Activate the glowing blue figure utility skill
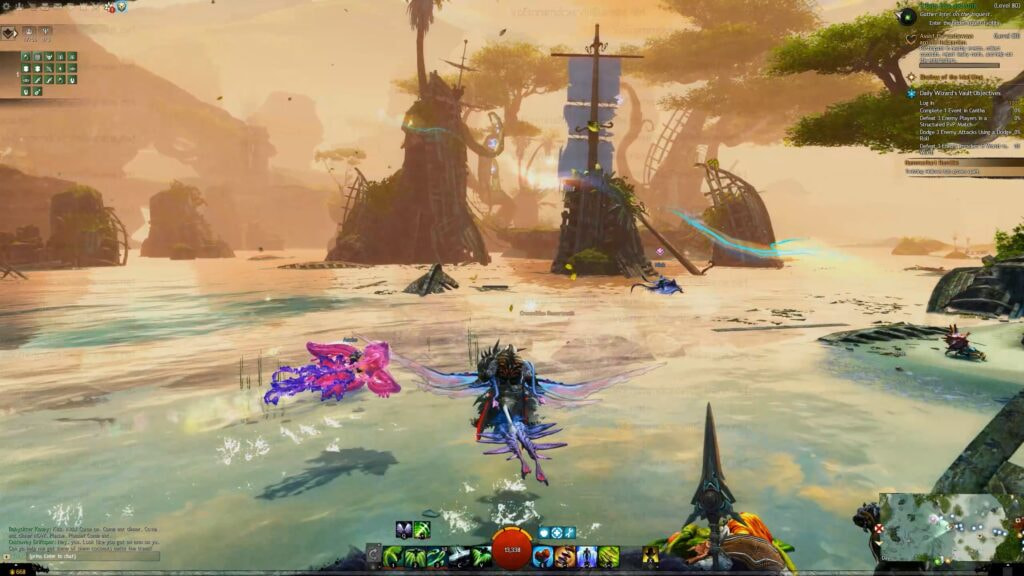 click(587, 556)
